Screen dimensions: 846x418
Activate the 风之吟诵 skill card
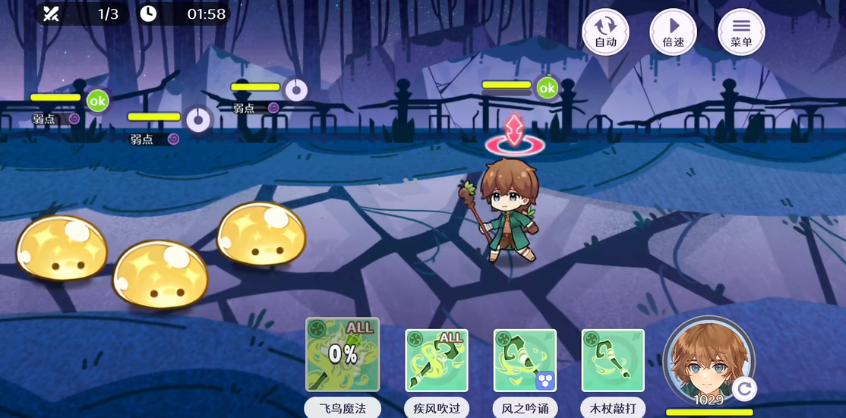click(524, 360)
